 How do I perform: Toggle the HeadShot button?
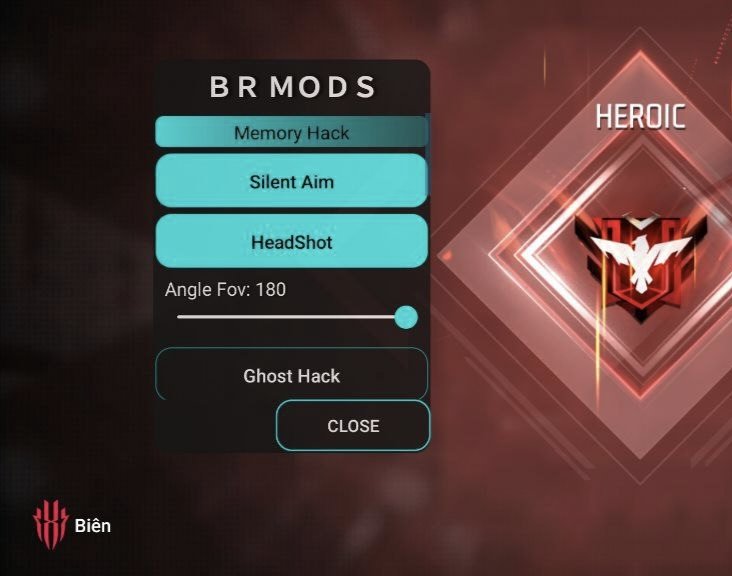[x=291, y=242]
